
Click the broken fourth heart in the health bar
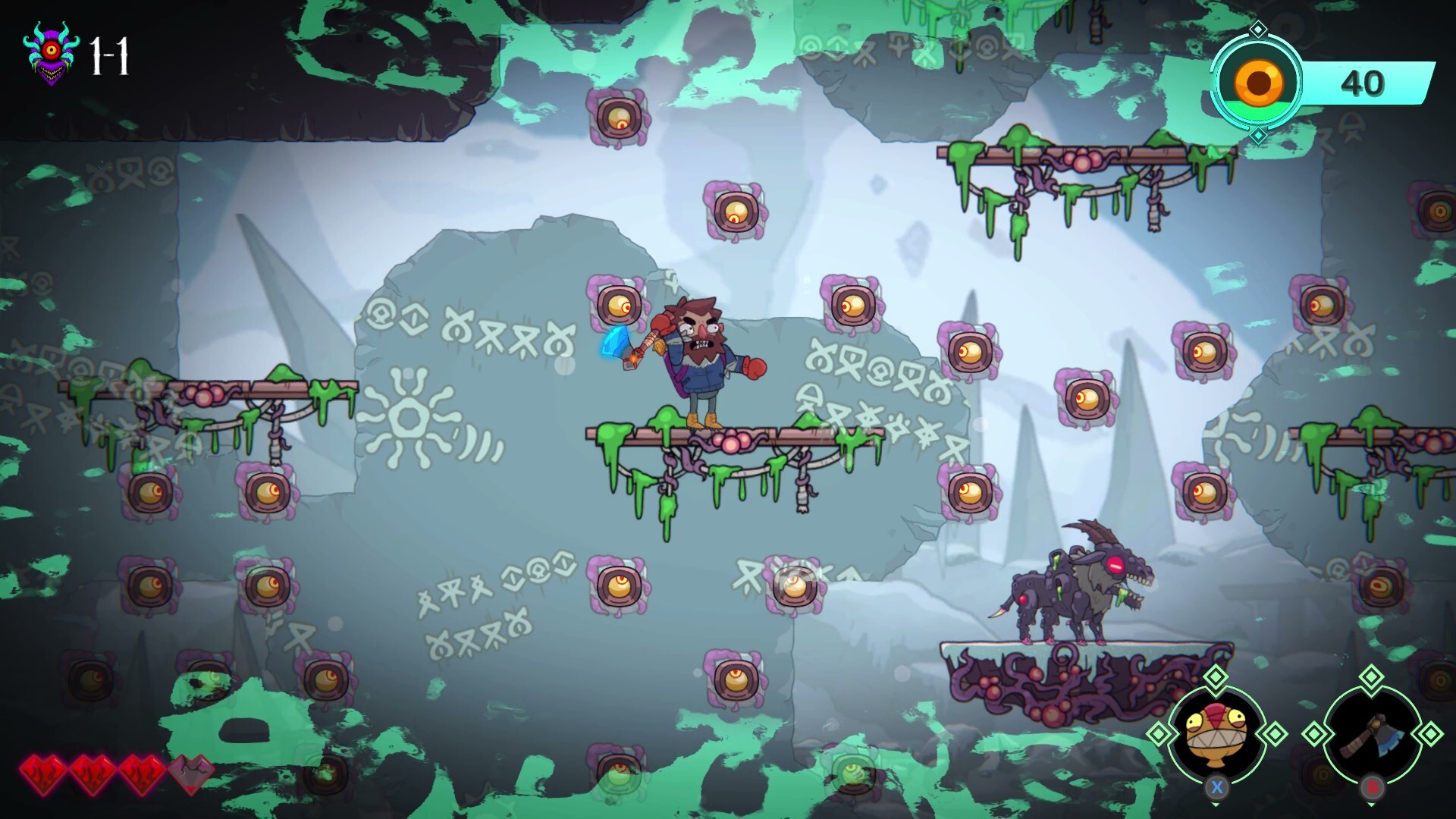(192, 774)
